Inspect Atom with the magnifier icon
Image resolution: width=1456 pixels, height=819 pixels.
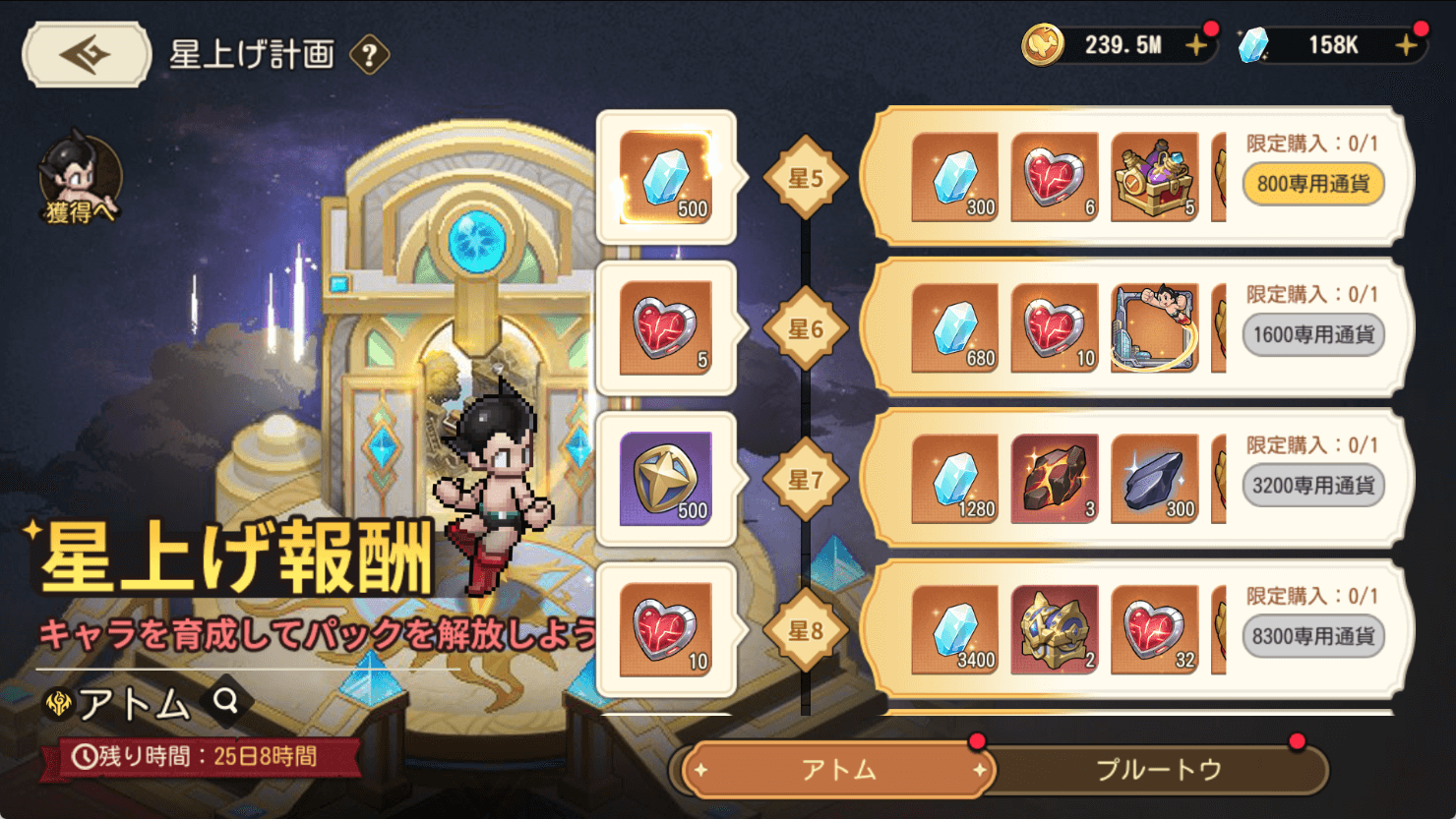tap(226, 701)
